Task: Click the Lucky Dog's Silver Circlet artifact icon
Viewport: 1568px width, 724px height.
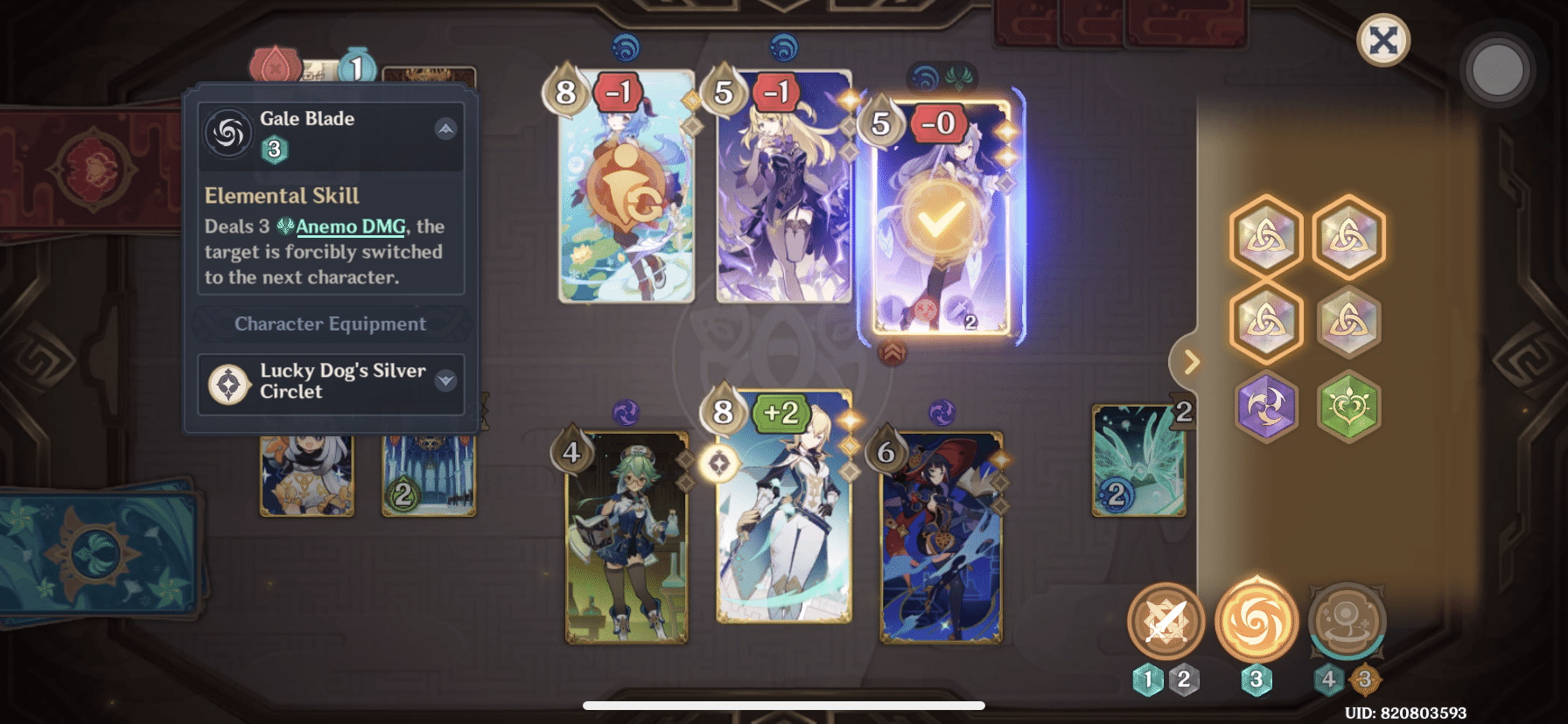Action: coord(229,382)
